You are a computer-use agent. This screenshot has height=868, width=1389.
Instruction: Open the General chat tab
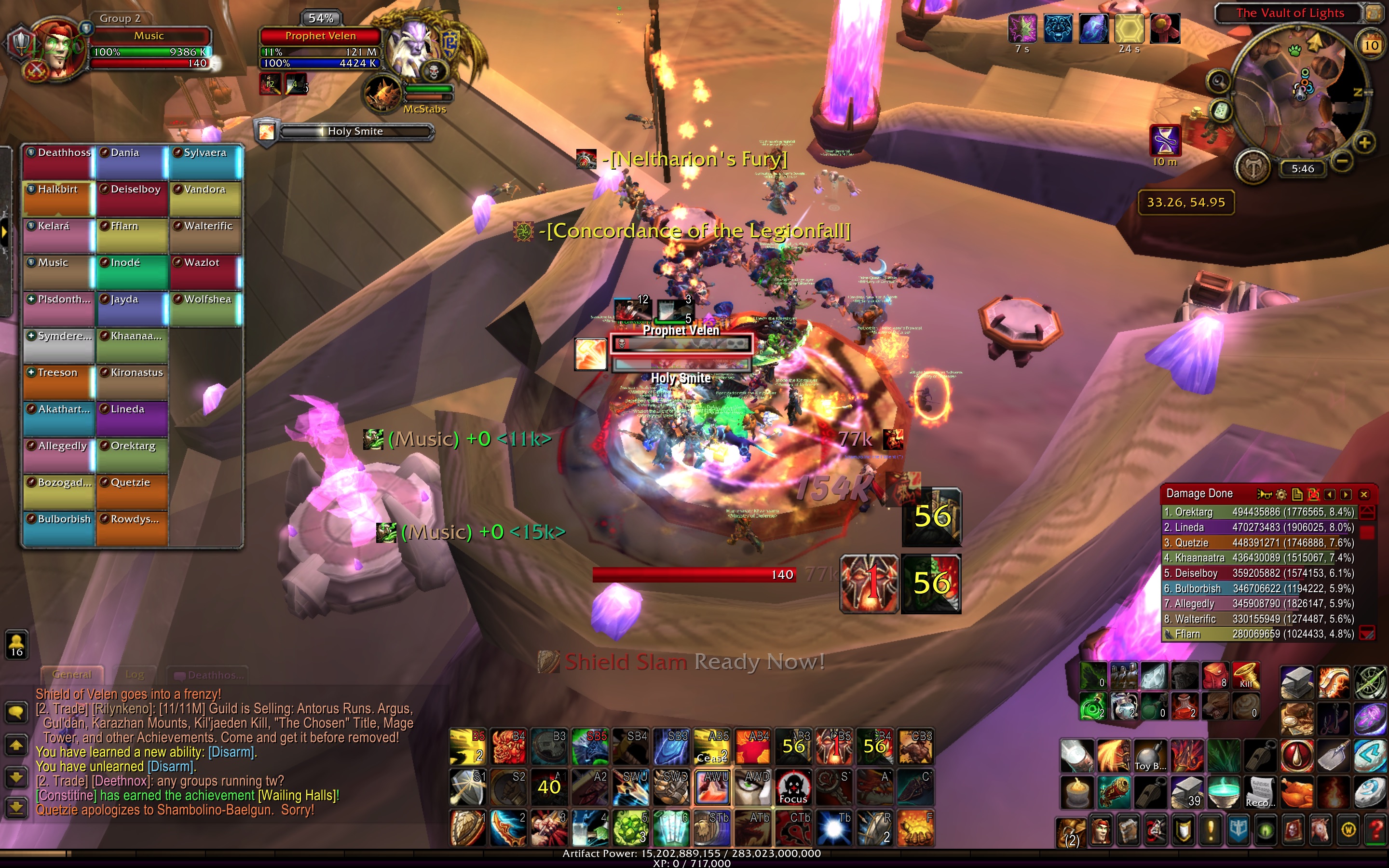pyautogui.click(x=72, y=675)
